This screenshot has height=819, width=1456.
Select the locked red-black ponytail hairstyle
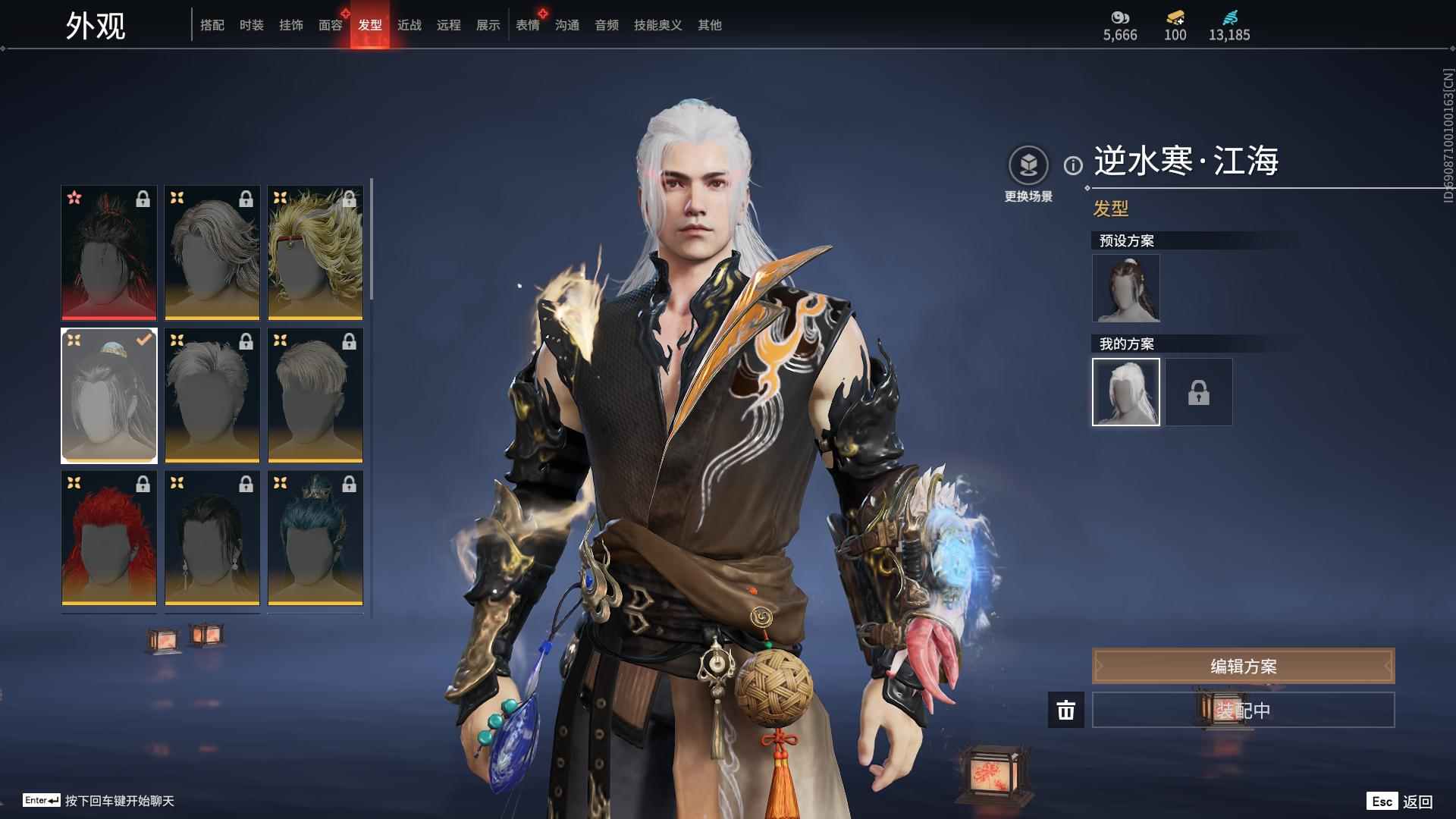[x=109, y=253]
